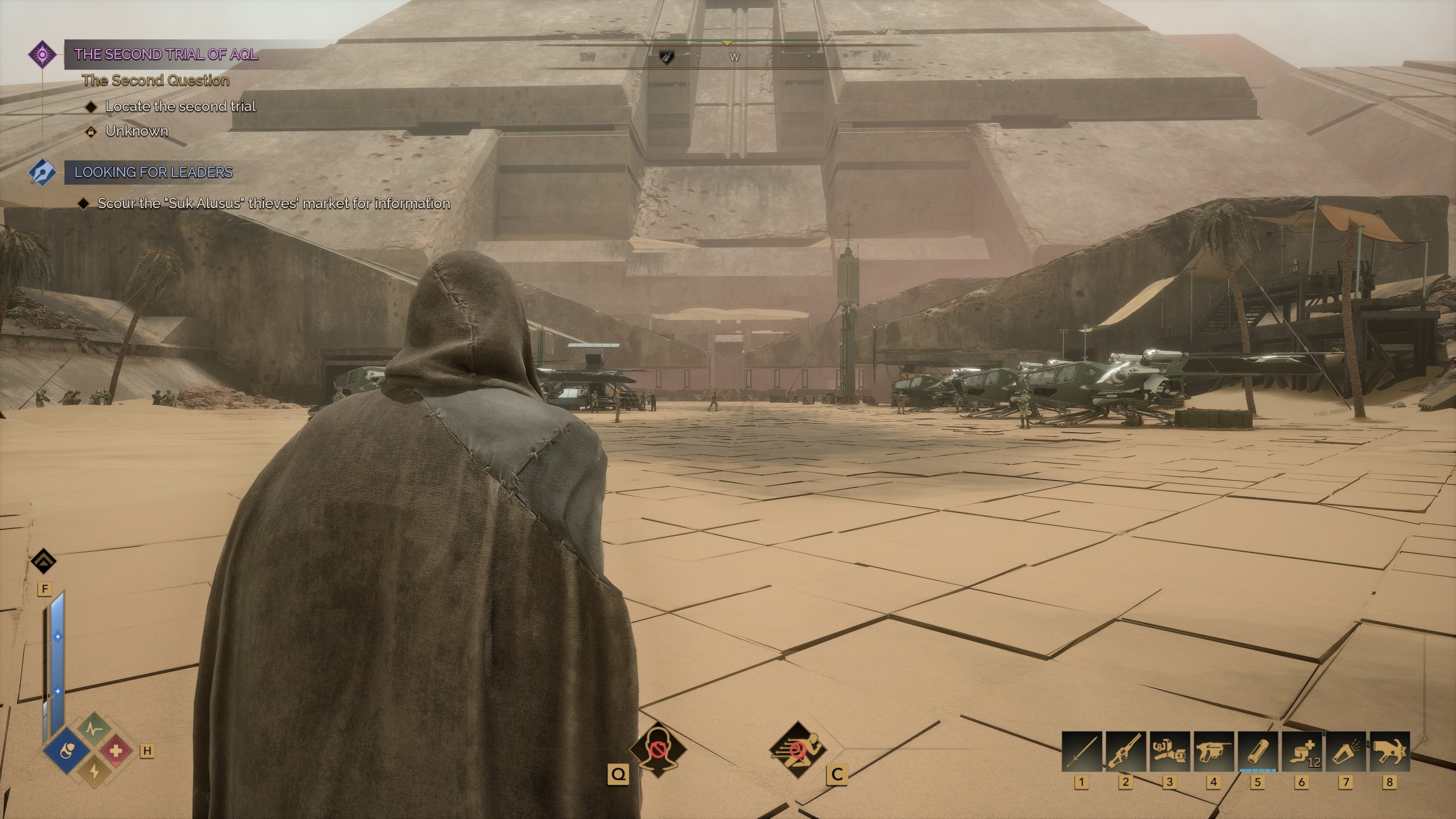Select the red health cross diamond icon

click(115, 751)
